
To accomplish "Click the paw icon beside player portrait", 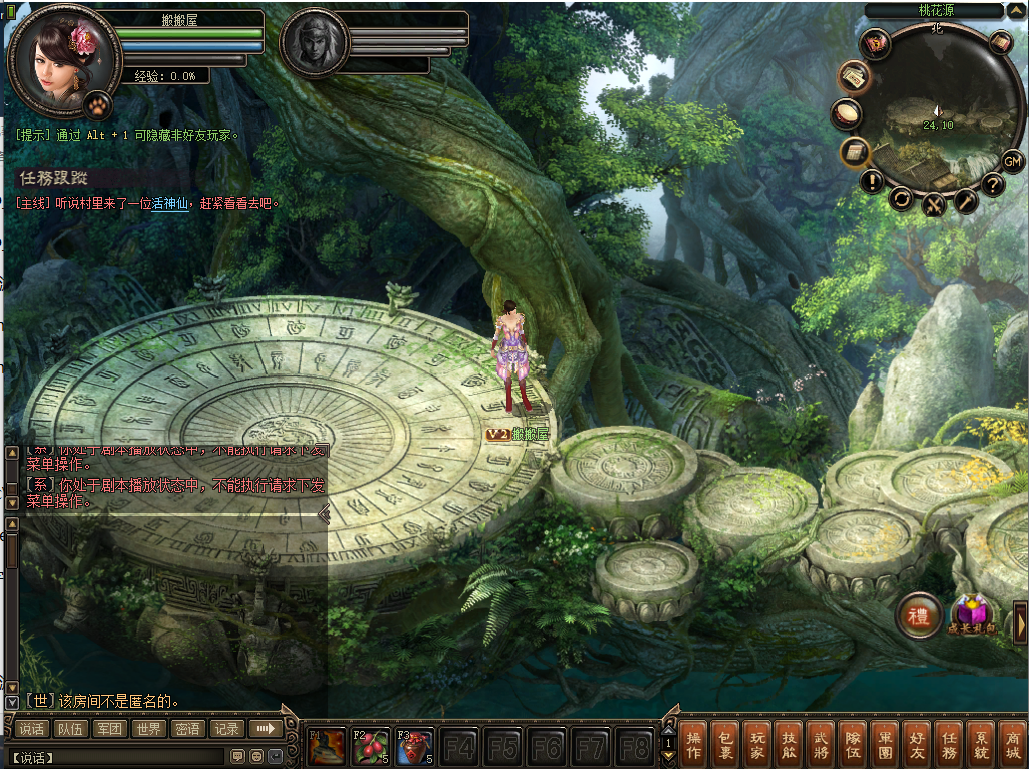I will pyautogui.click(x=98, y=102).
